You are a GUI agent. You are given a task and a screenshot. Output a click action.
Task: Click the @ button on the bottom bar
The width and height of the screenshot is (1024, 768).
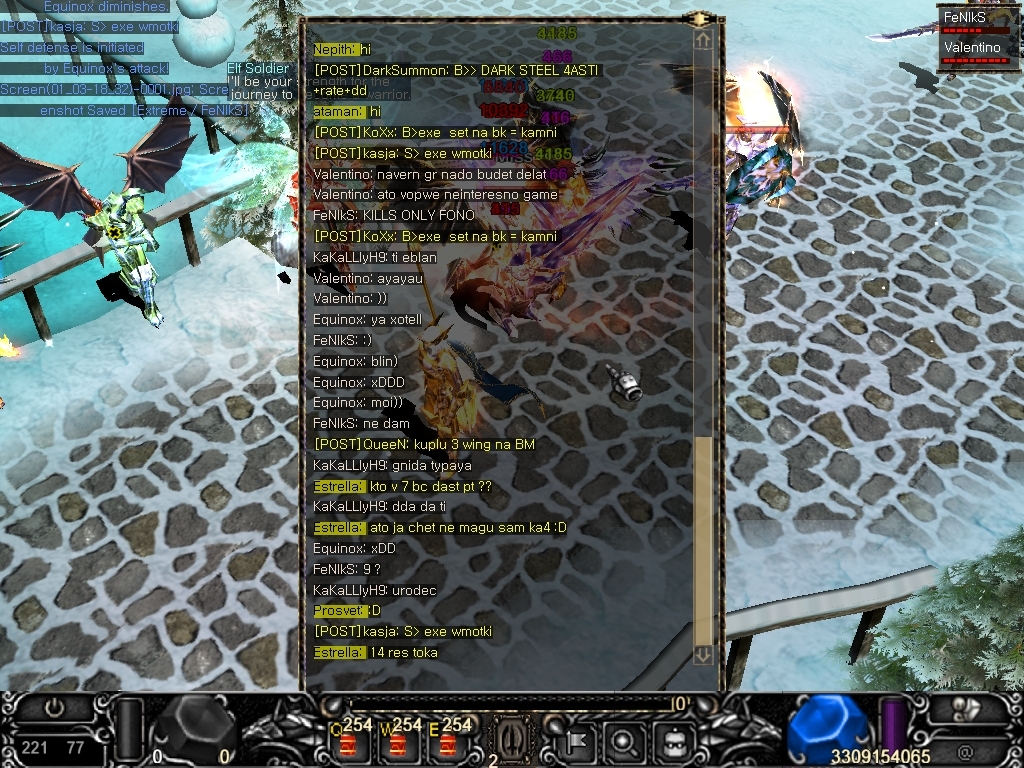[965, 750]
